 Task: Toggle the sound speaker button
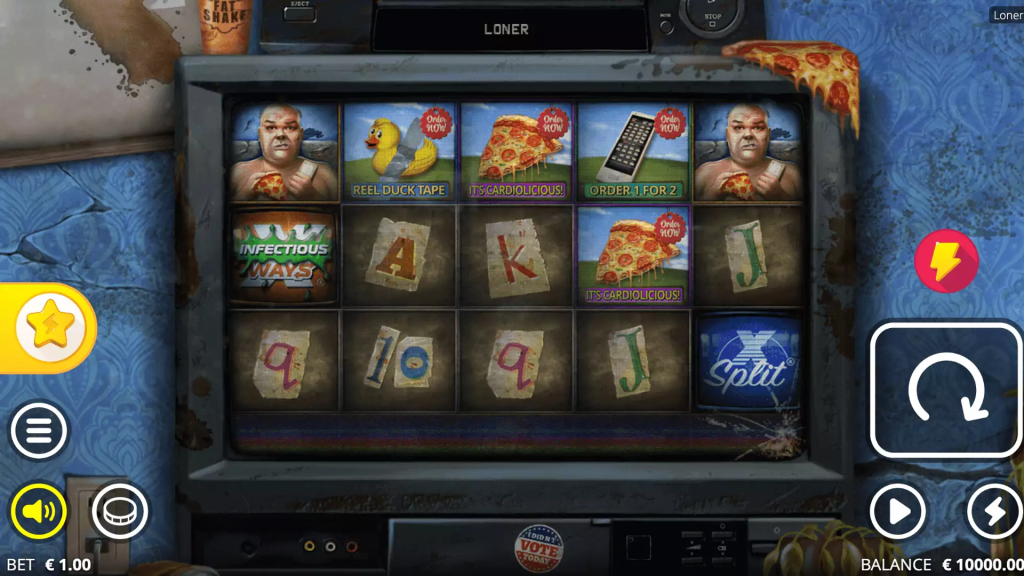pos(39,512)
